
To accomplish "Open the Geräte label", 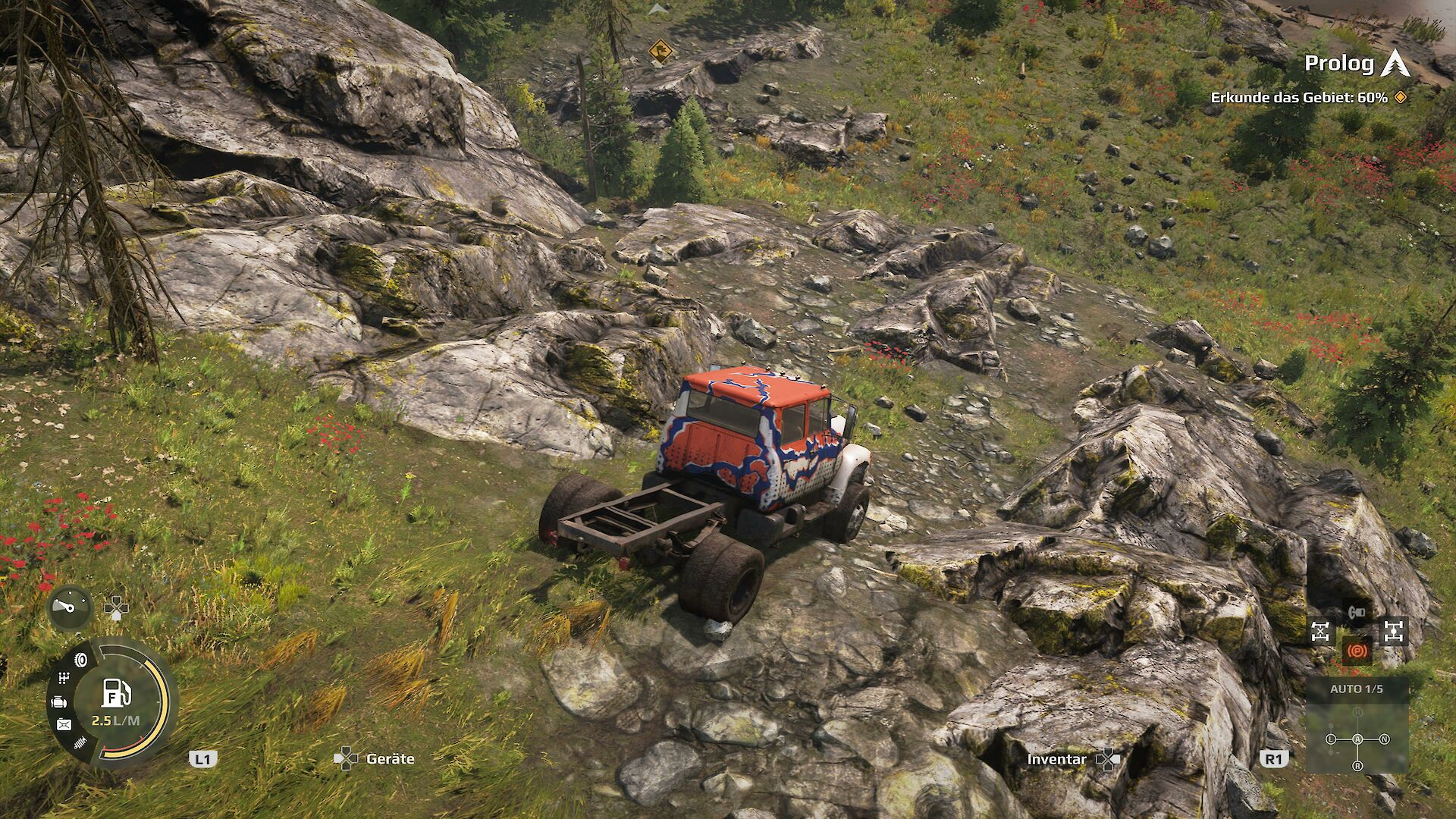I will coord(390,758).
